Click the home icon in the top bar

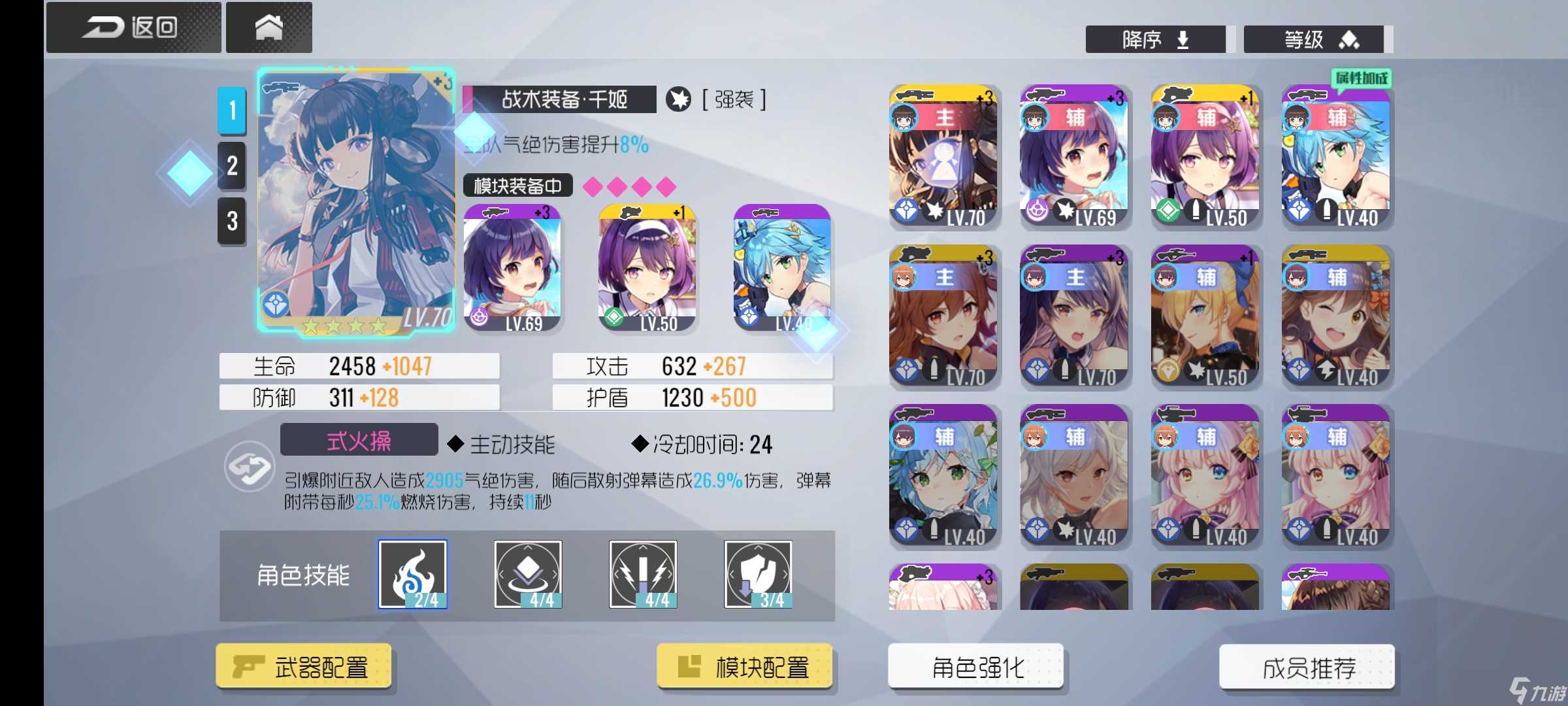[269, 26]
